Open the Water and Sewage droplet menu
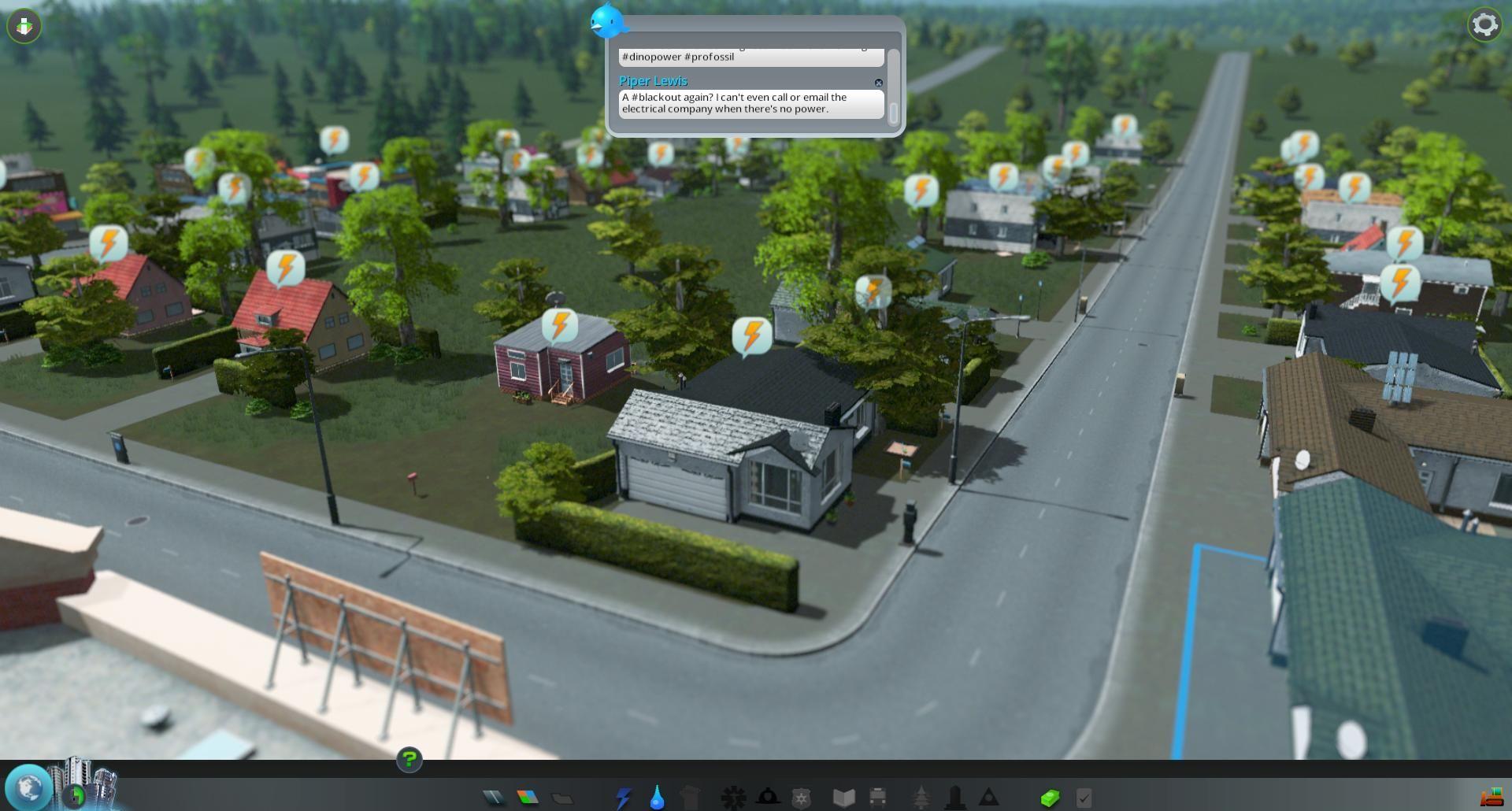This screenshot has height=811, width=1512. pyautogui.click(x=657, y=798)
